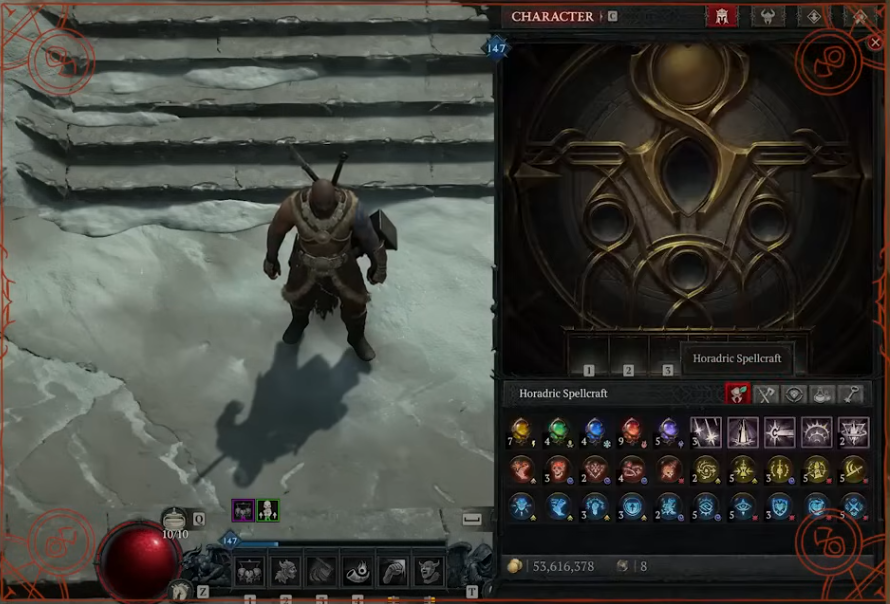The height and width of the screenshot is (604, 890).
Task: Show the key items inventory tab
Action: coord(850,394)
